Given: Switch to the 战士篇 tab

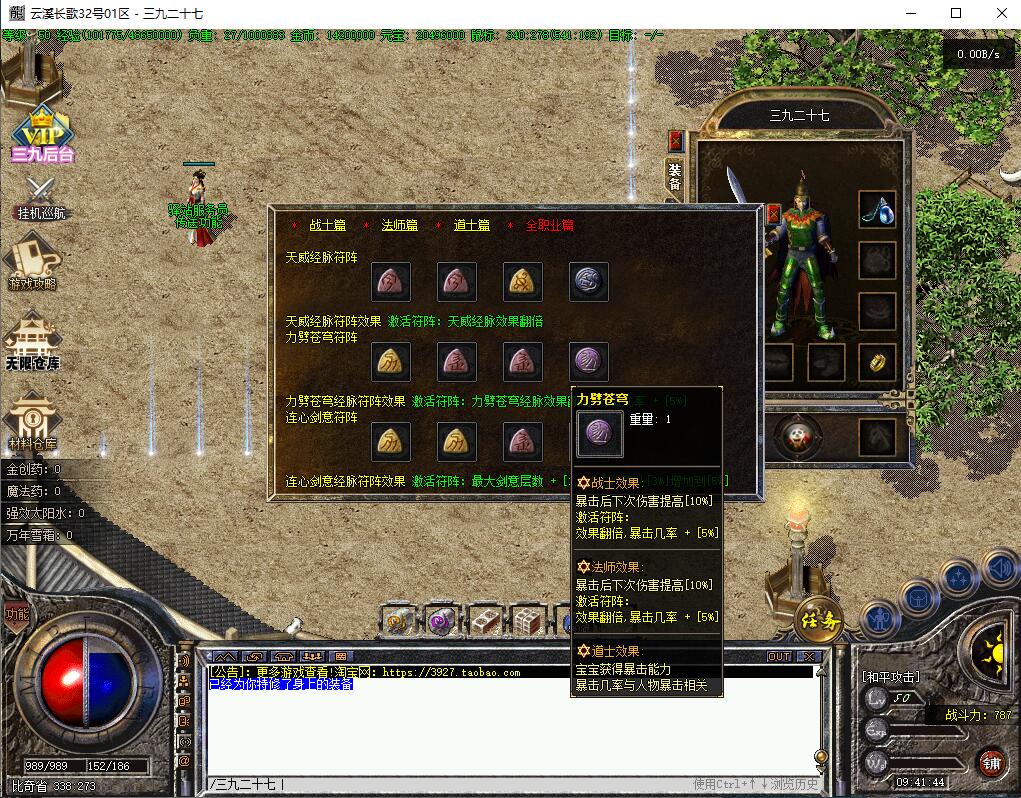Looking at the screenshot, I should (x=327, y=226).
